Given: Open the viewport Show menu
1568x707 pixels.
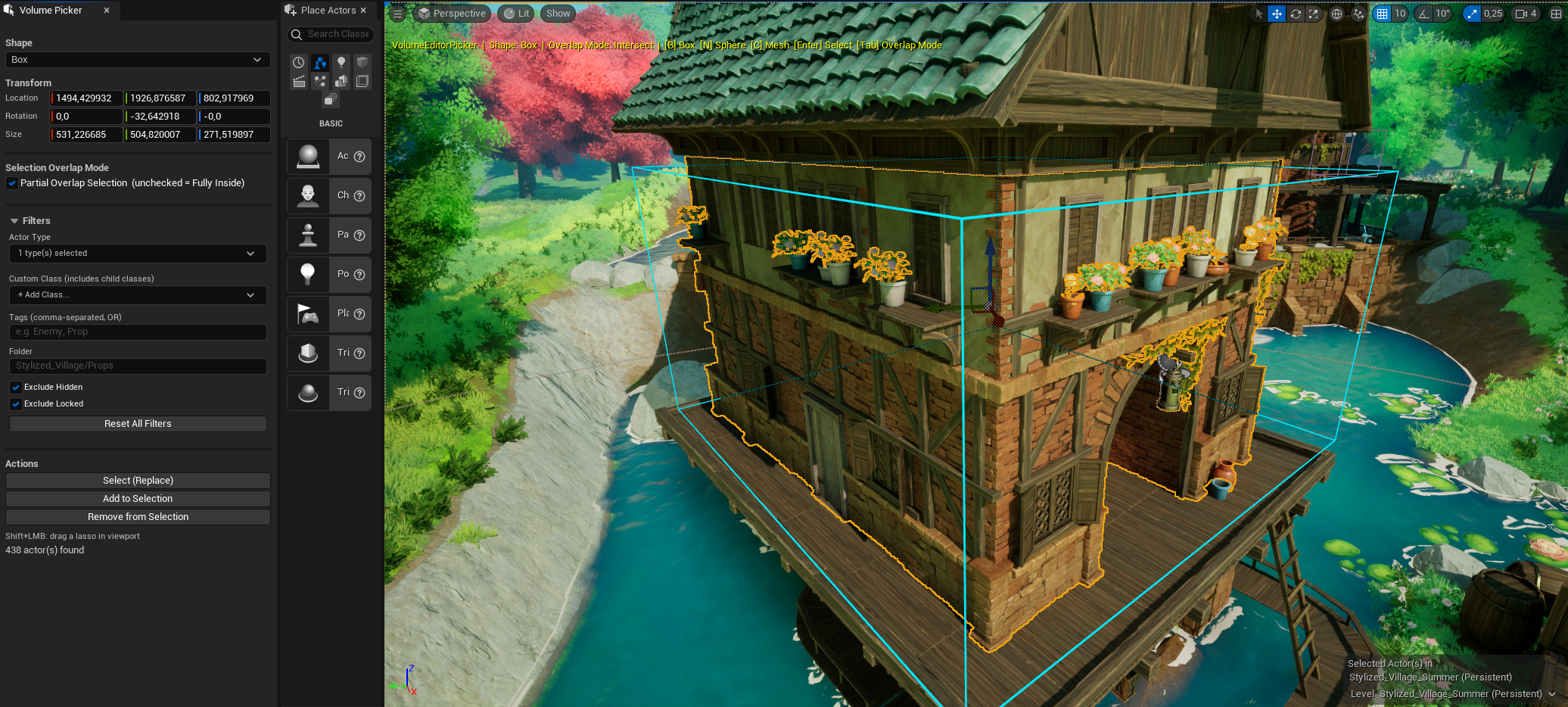Looking at the screenshot, I should [558, 14].
